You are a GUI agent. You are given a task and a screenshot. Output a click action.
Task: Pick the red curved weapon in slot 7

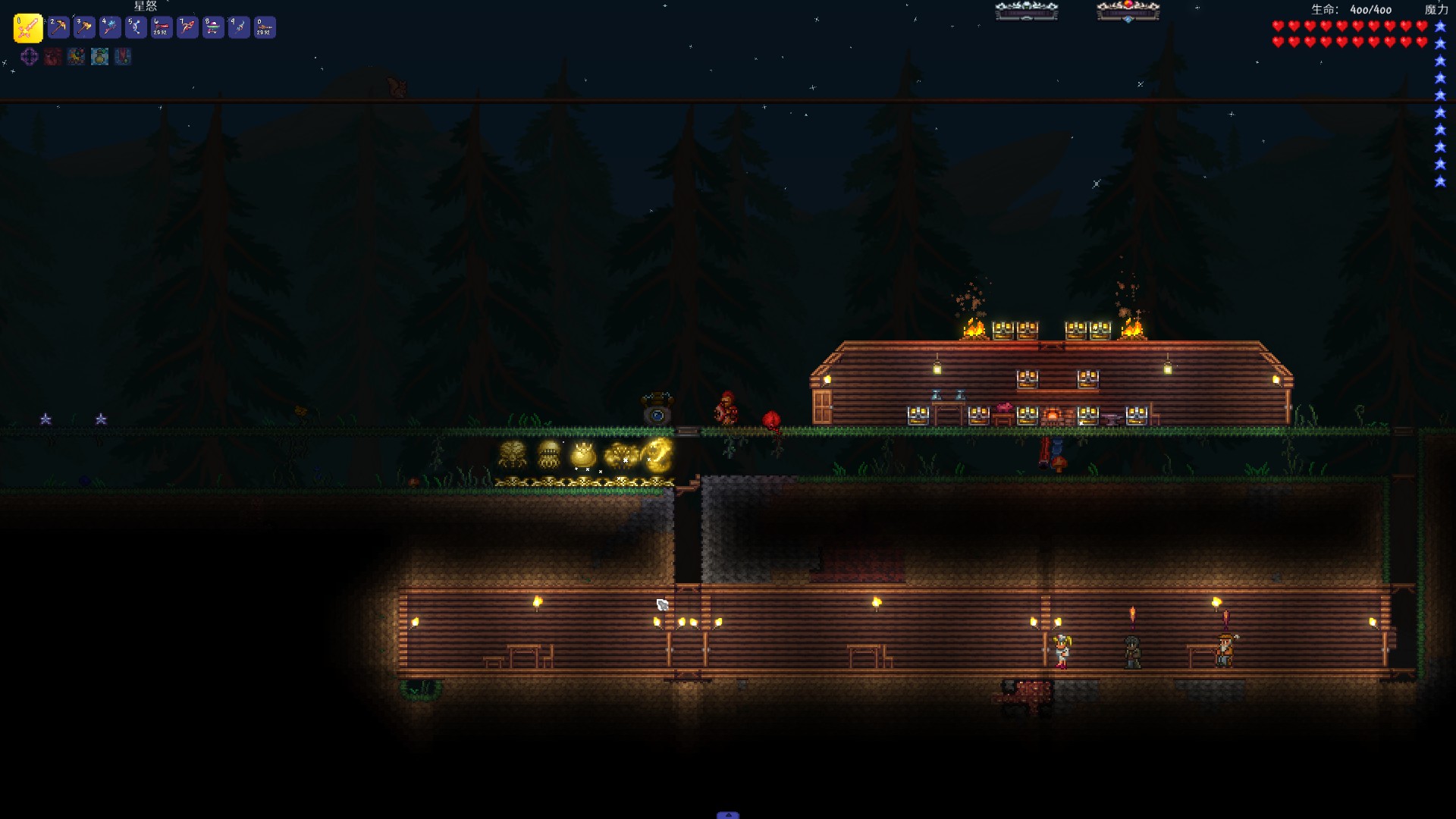[187, 28]
